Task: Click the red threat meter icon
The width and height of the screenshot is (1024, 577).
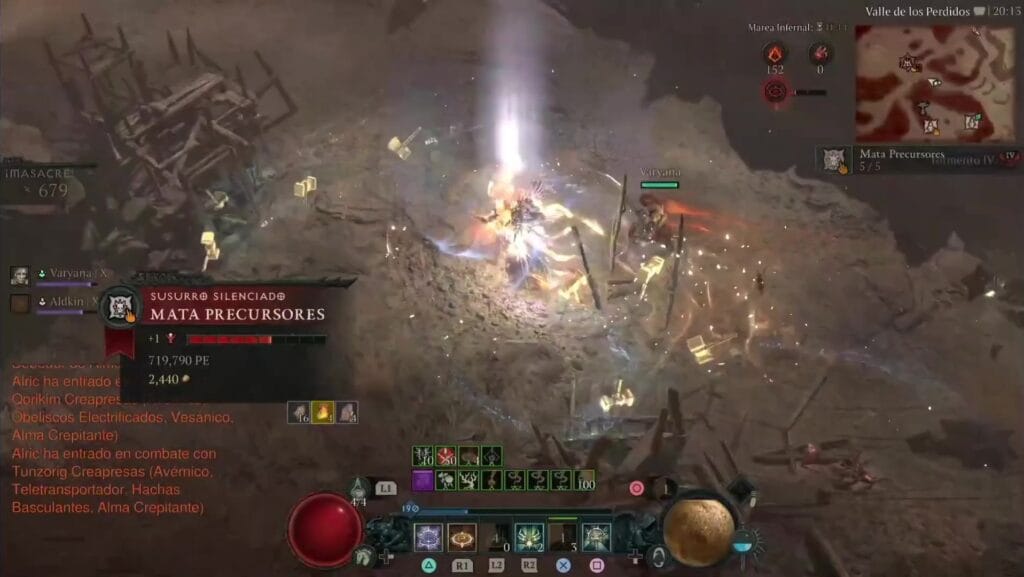Action: 775,92
